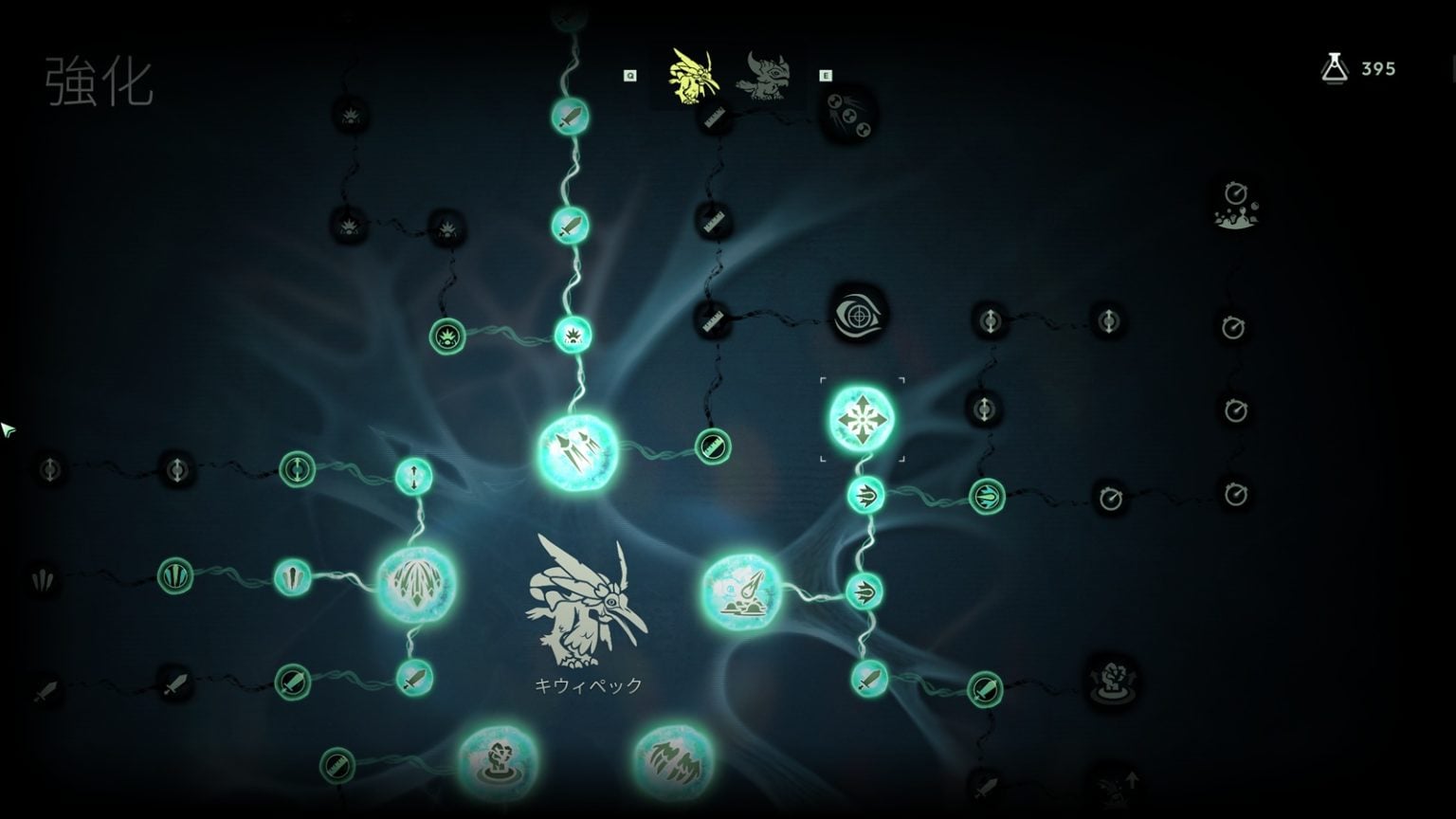Click the ruler upgrade node between branches
The height and width of the screenshot is (819, 1456).
click(712, 446)
